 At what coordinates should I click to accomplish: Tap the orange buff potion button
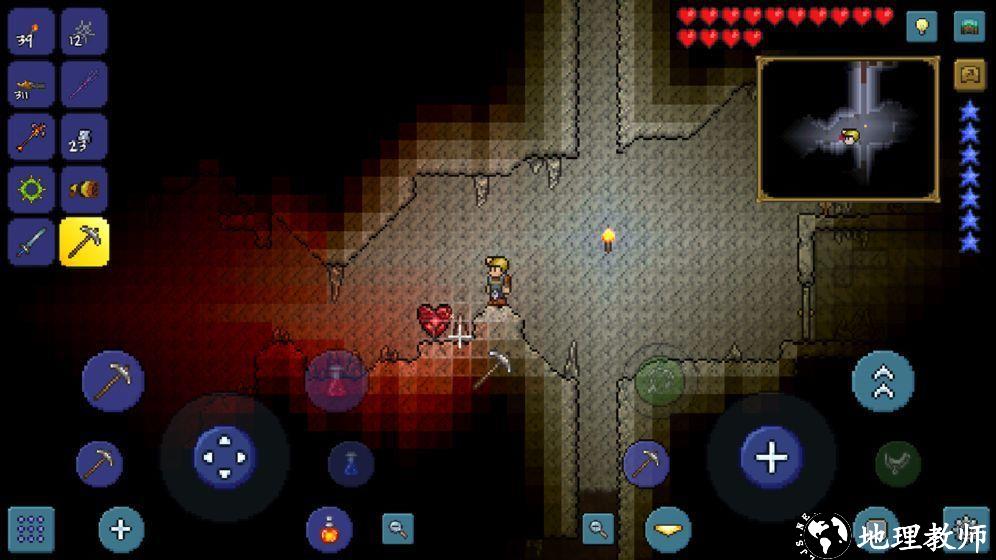tap(329, 529)
